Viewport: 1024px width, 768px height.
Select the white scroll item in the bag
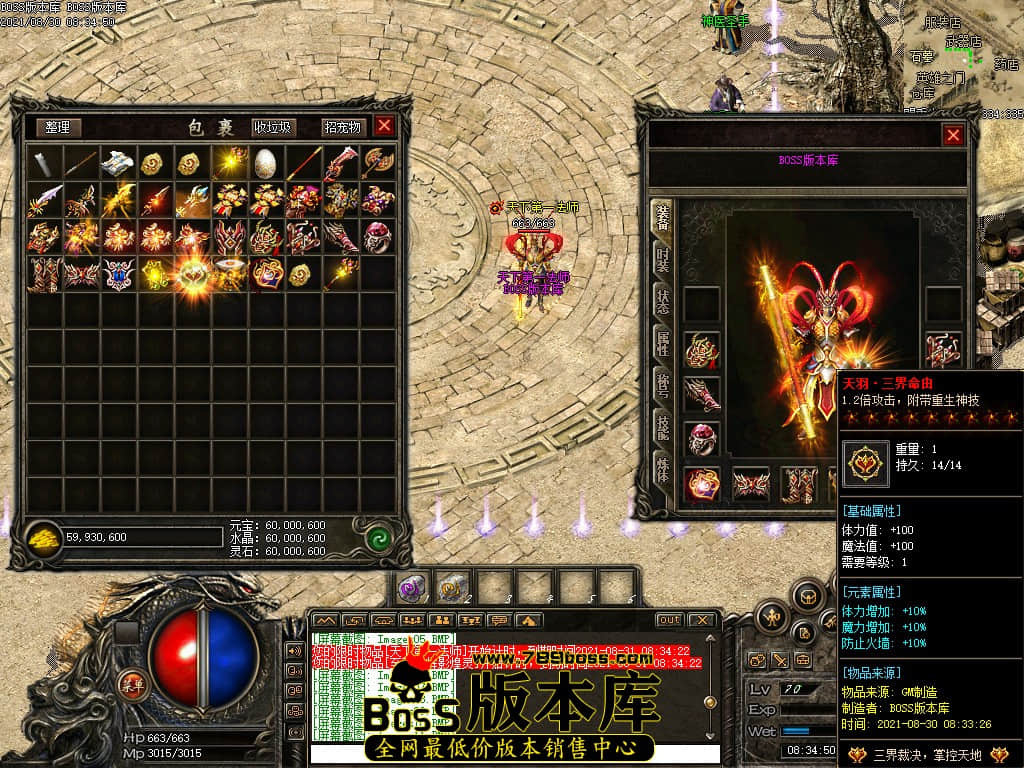click(118, 163)
